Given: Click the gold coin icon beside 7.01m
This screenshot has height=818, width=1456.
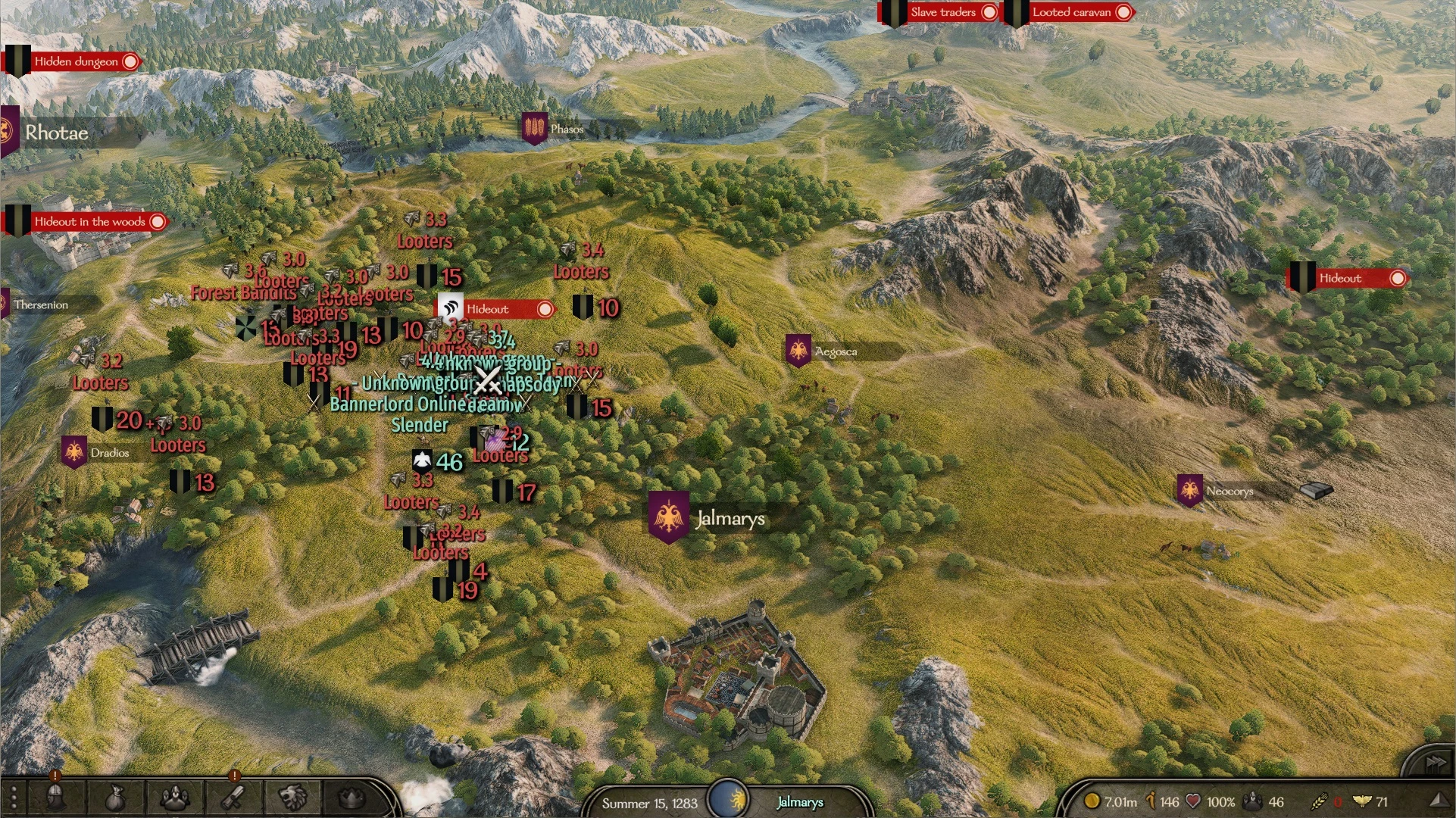Looking at the screenshot, I should 1092,801.
